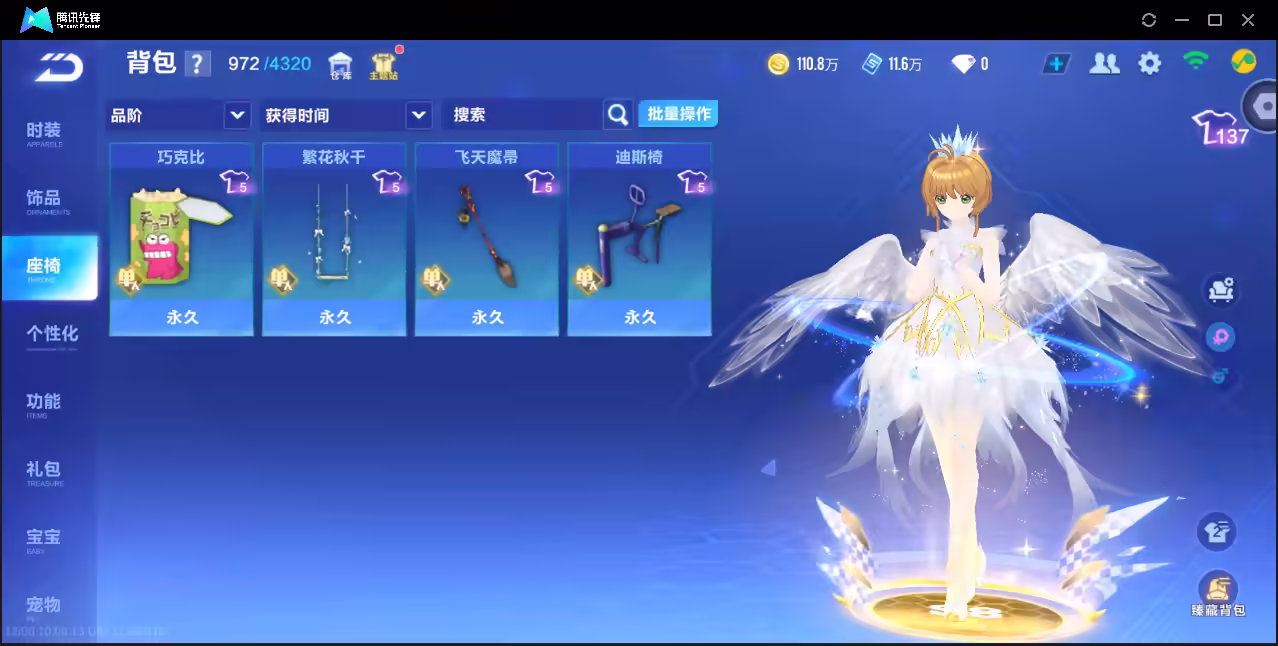Select the 个性化 category tab
Screen dimensions: 1278x646
click(x=51, y=335)
